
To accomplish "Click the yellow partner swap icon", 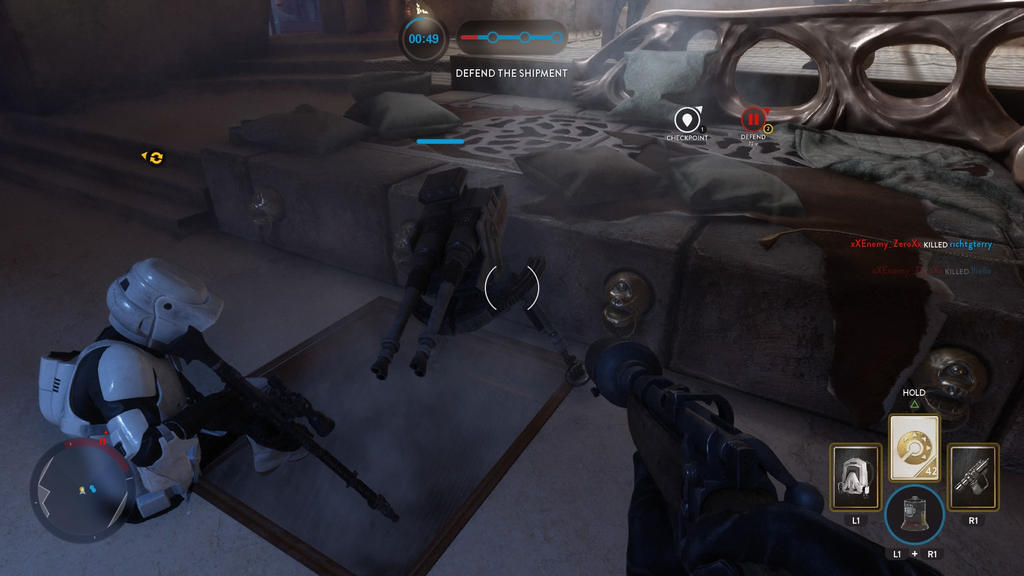I will tap(155, 157).
